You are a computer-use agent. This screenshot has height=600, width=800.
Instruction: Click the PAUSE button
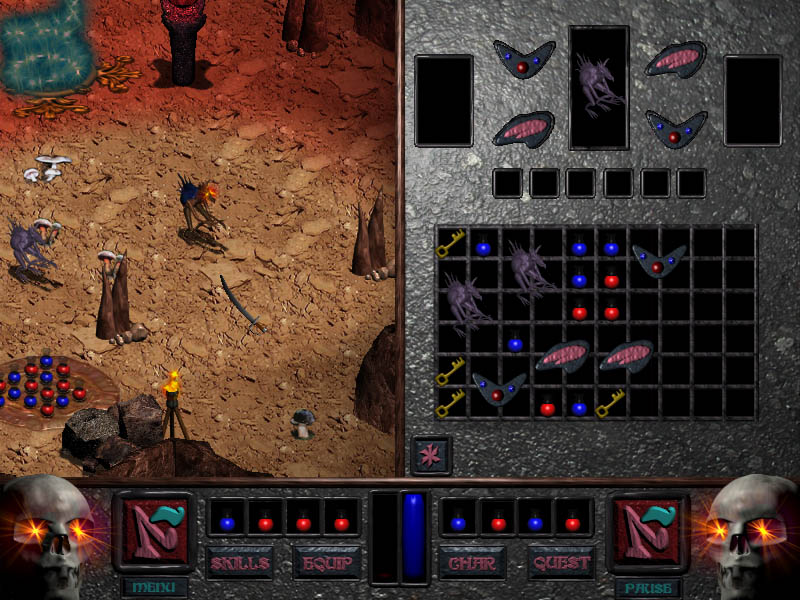648,587
